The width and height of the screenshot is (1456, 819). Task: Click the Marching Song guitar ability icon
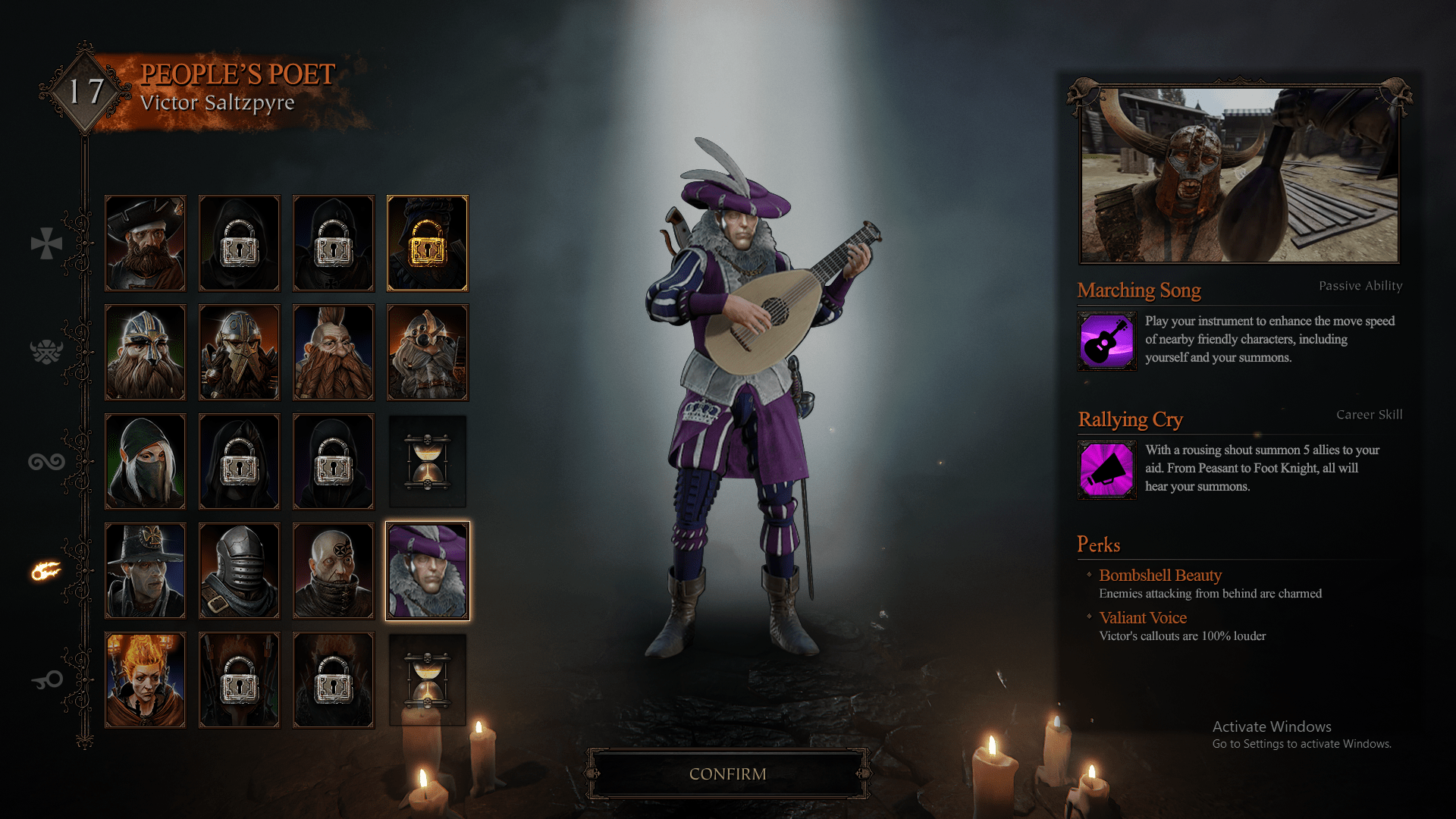click(x=1106, y=341)
